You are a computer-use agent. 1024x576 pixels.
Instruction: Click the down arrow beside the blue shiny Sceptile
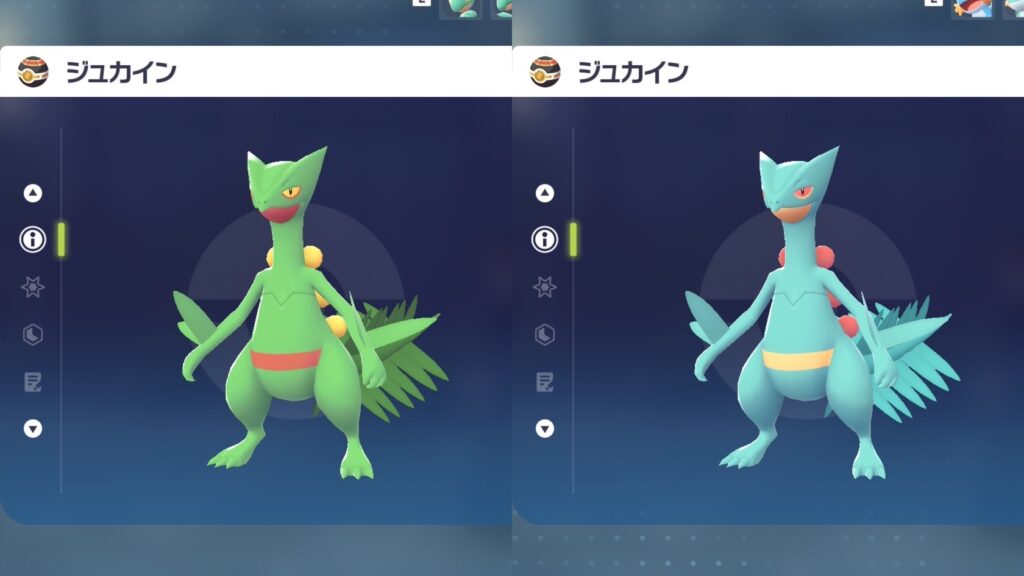[x=545, y=428]
